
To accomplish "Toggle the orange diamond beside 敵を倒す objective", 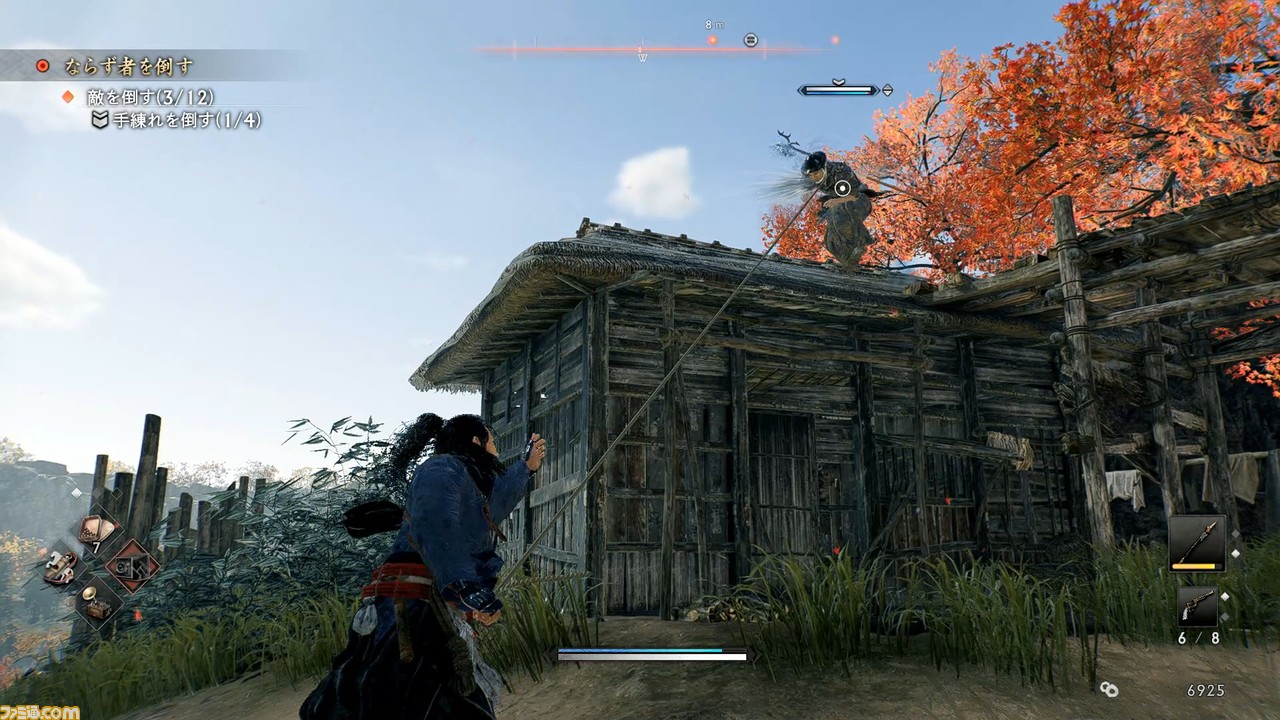I will coord(68,99).
